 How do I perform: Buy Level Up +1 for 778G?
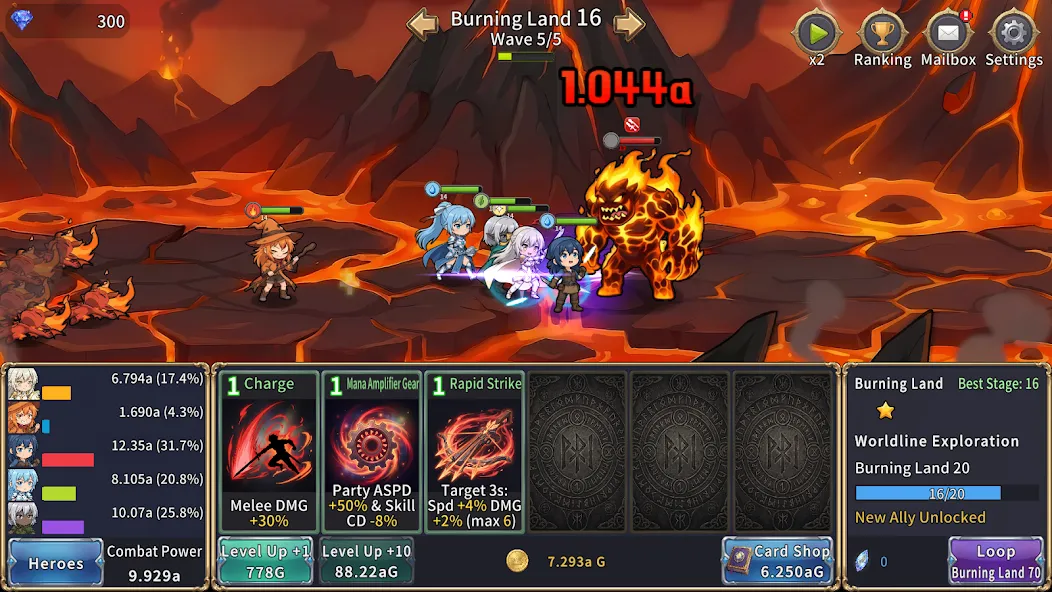tap(266, 561)
